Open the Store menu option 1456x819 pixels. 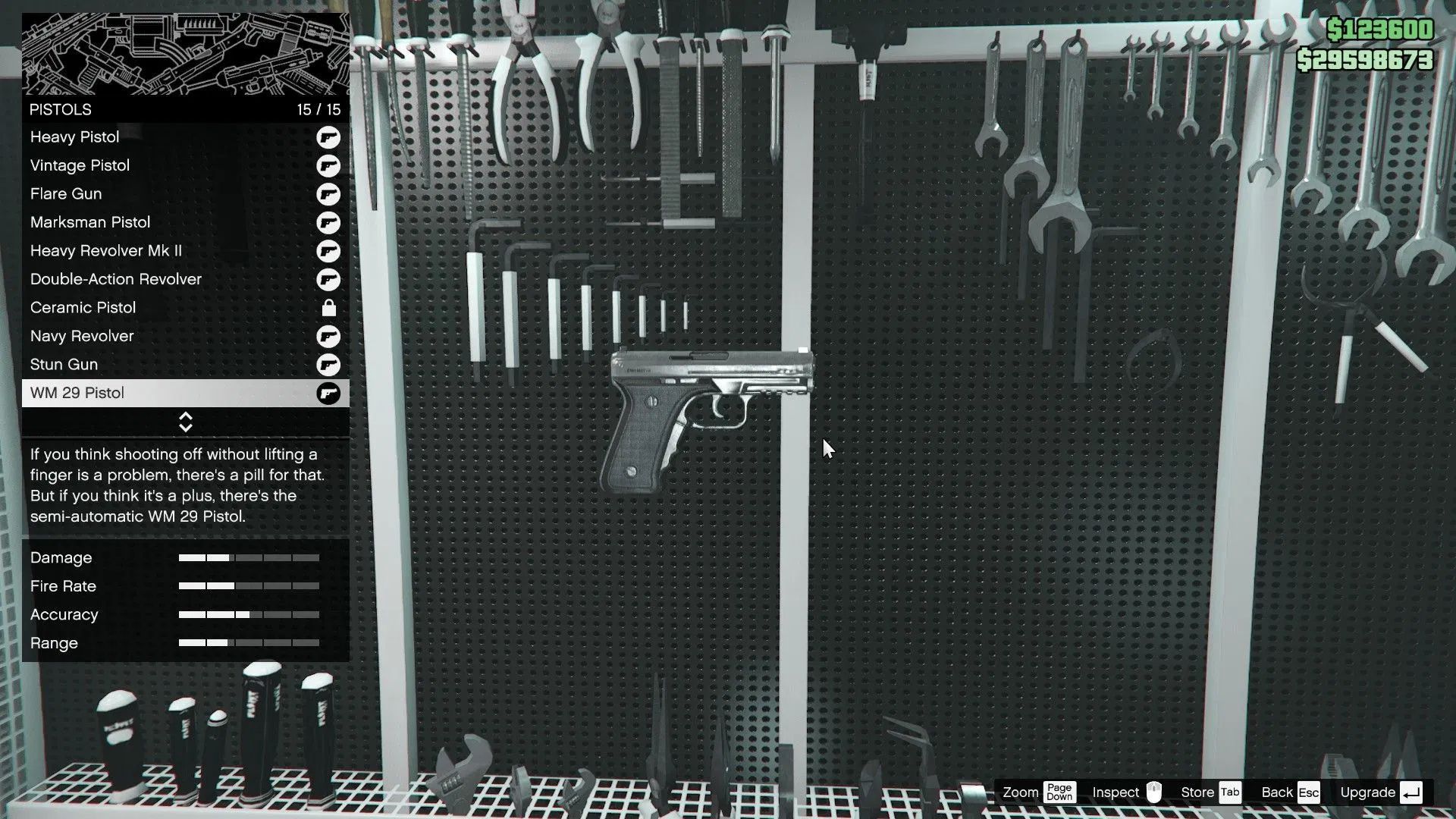pyautogui.click(x=1197, y=792)
